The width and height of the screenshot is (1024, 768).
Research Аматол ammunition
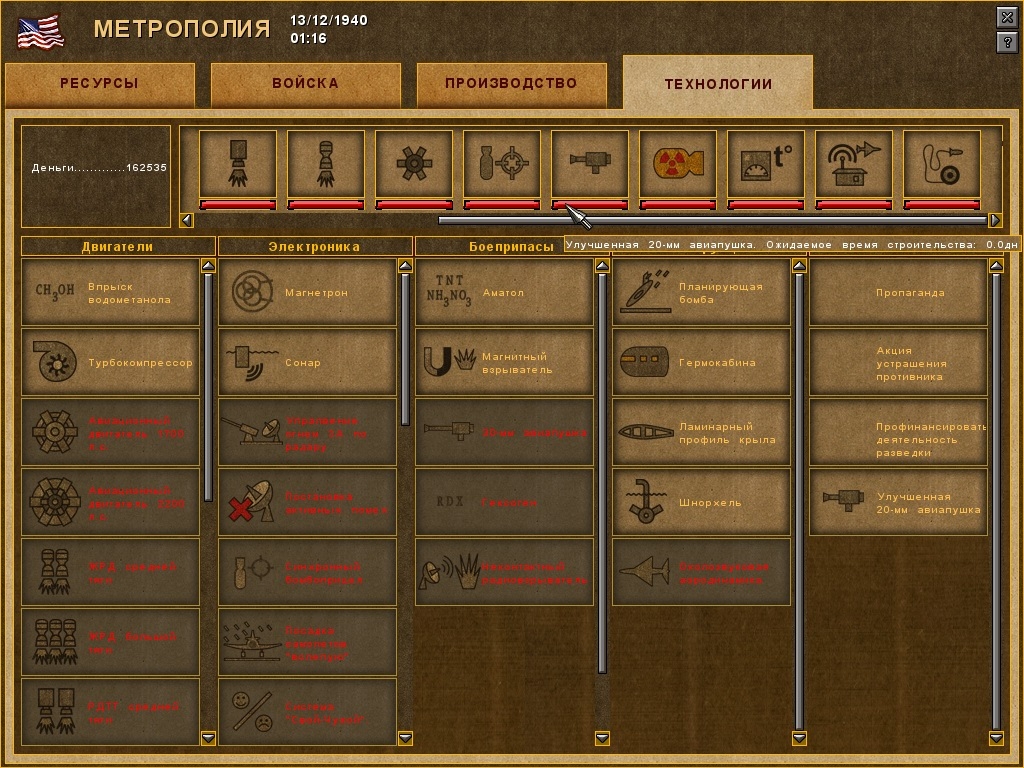pyautogui.click(x=504, y=293)
